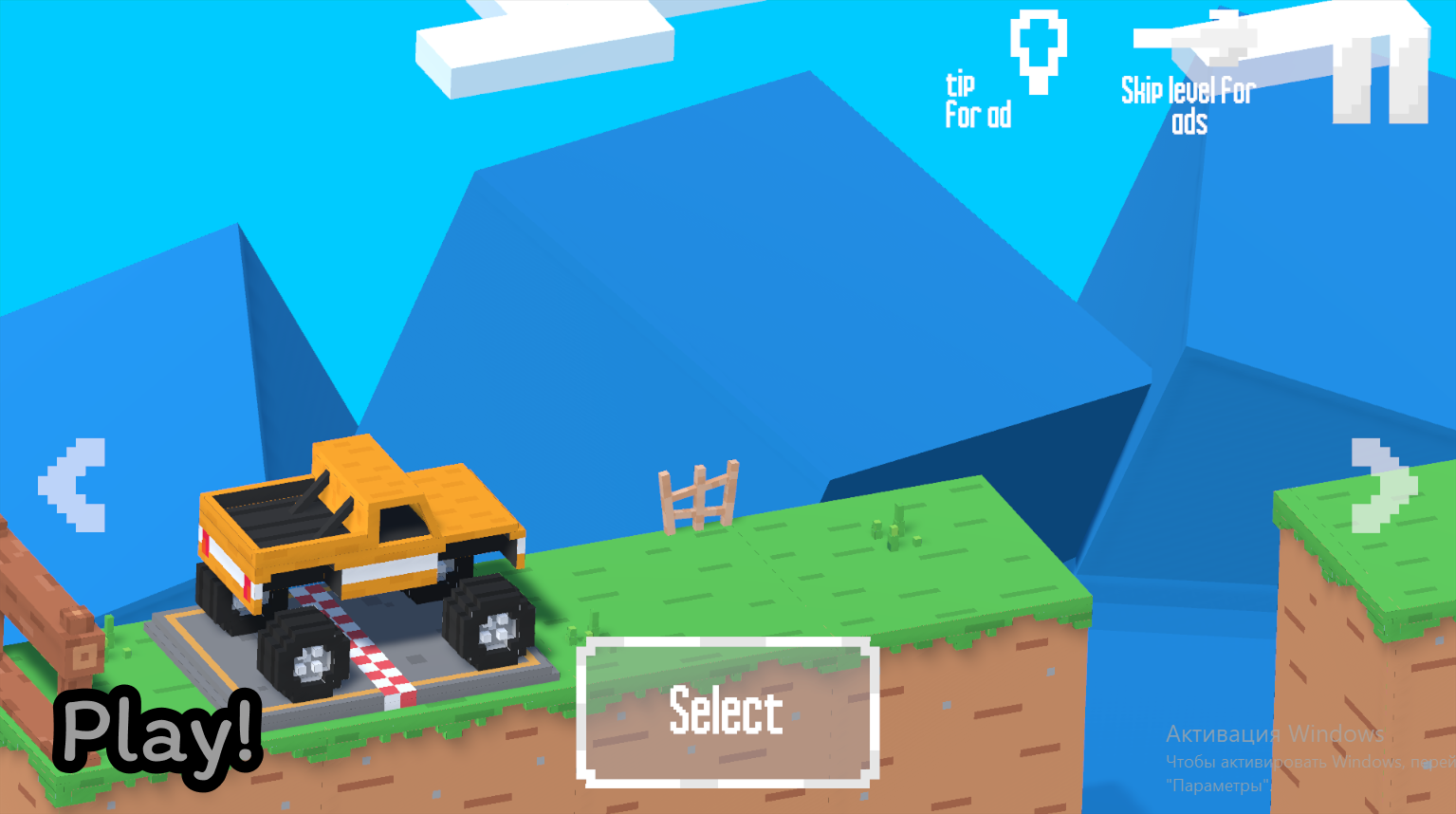Click the bulb icon to get a hint
1456x814 pixels.
[x=1041, y=47]
